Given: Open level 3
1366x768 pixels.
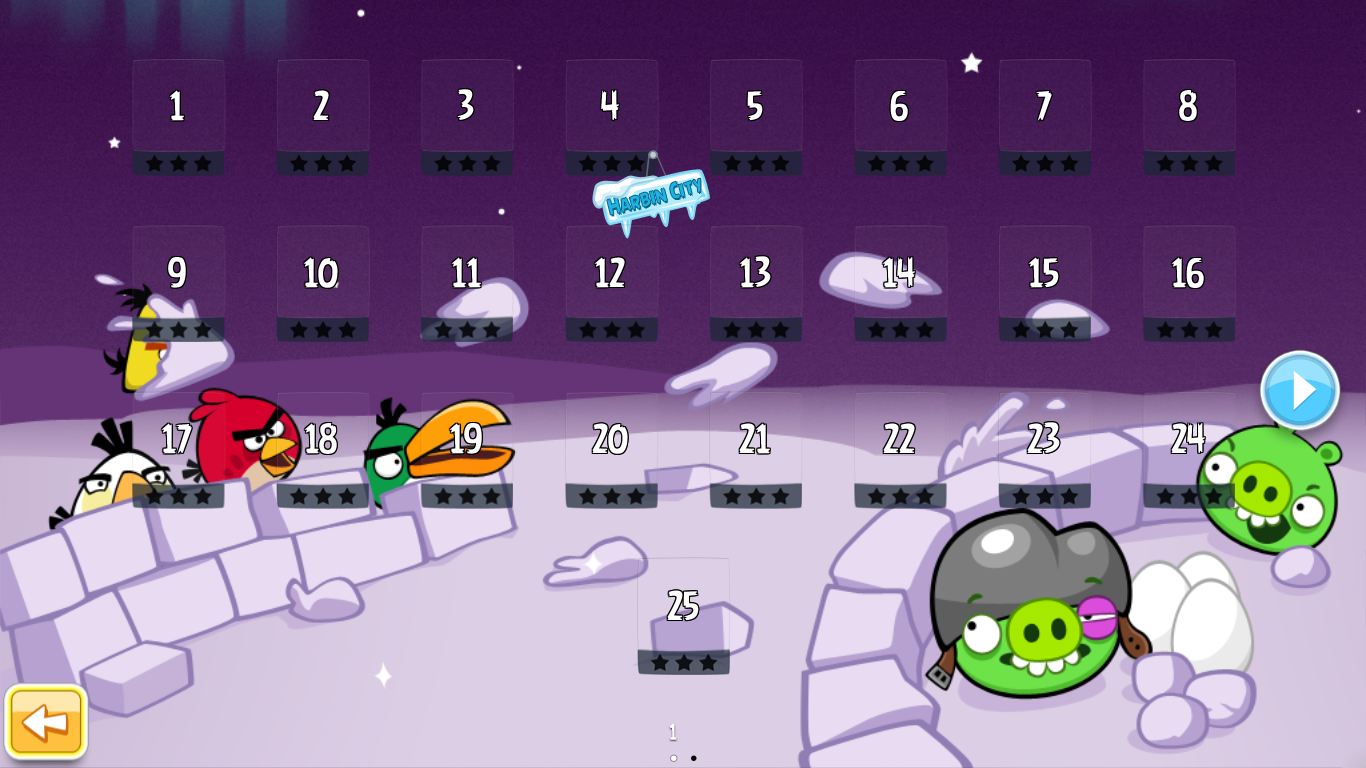Looking at the screenshot, I should [x=467, y=116].
